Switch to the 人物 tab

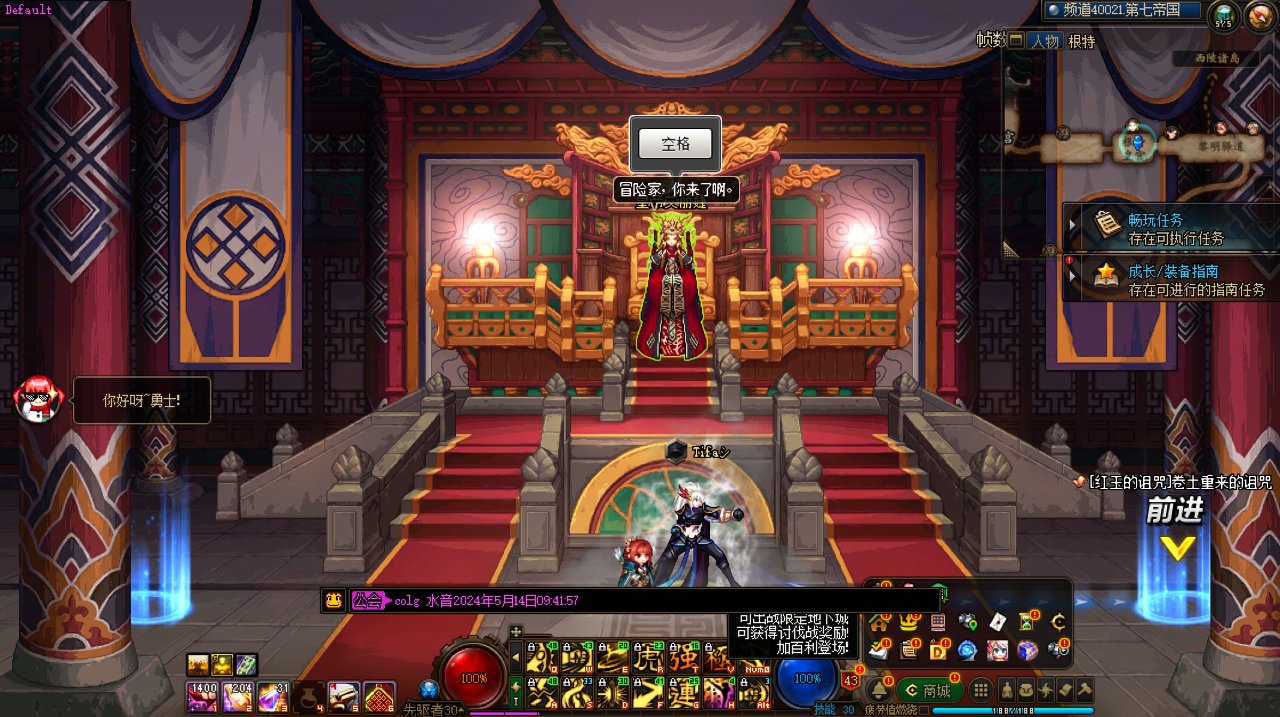pyautogui.click(x=1045, y=41)
